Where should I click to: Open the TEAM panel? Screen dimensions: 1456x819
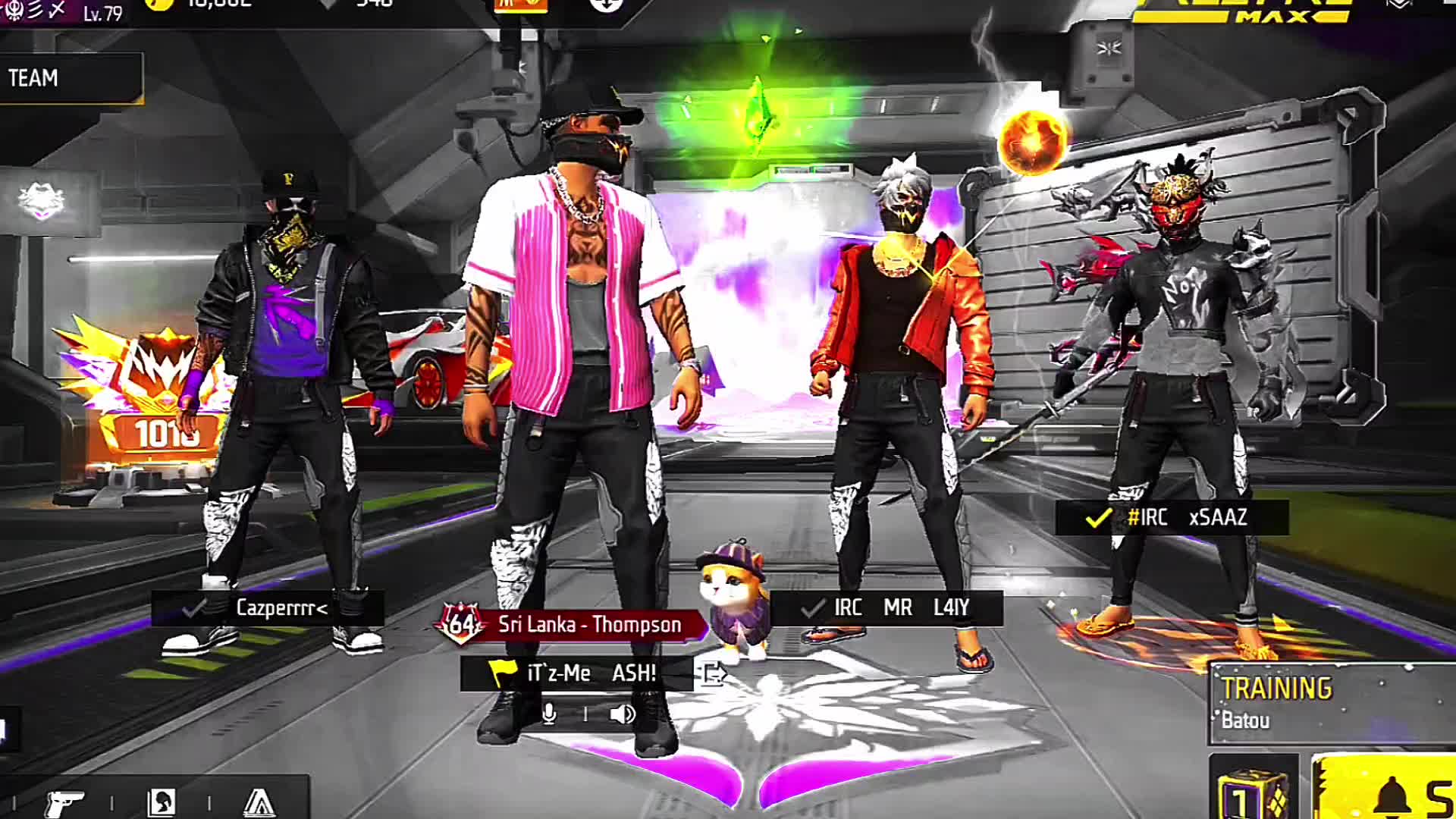point(70,78)
